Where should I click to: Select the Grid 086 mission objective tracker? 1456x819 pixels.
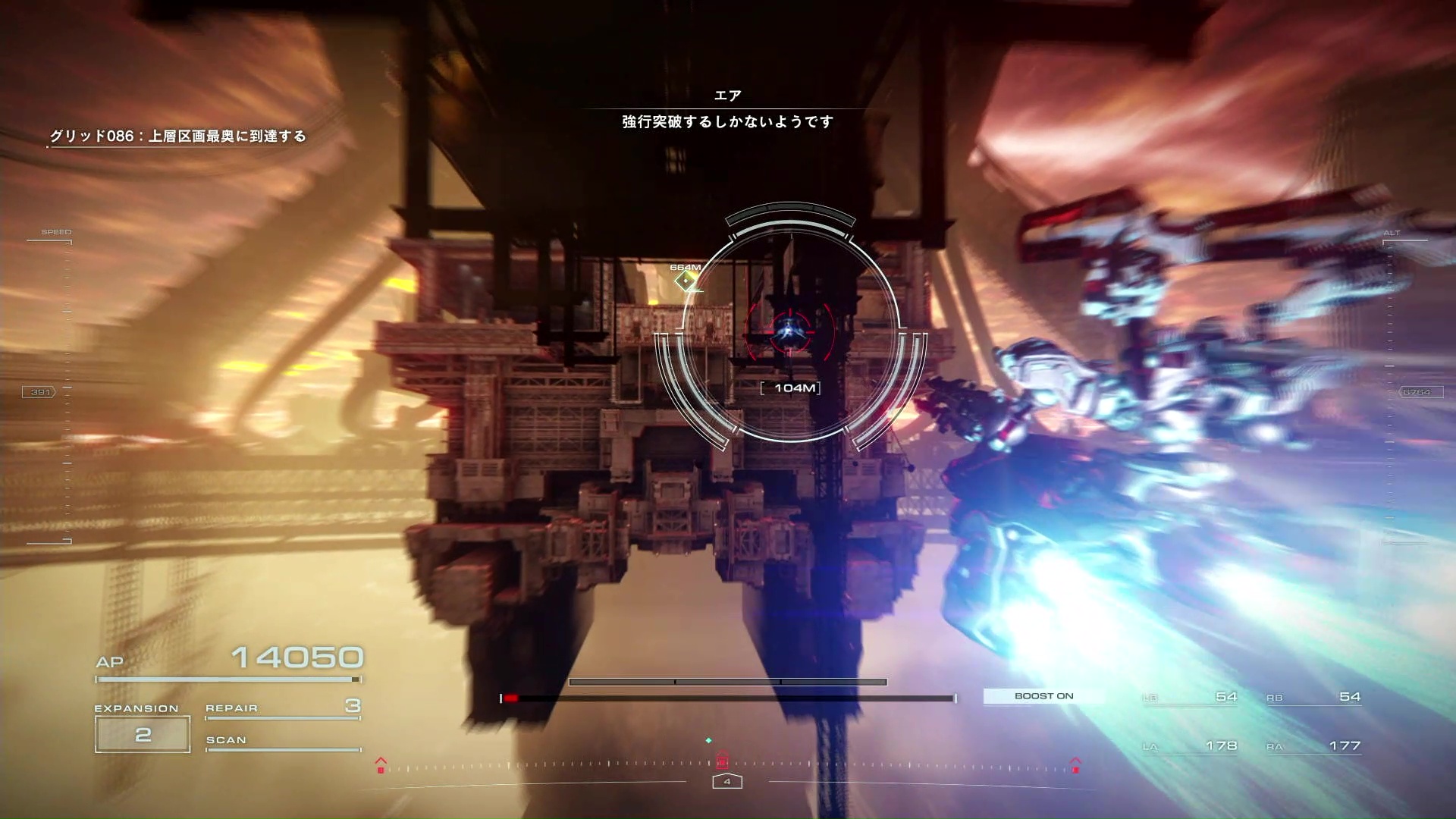click(178, 136)
